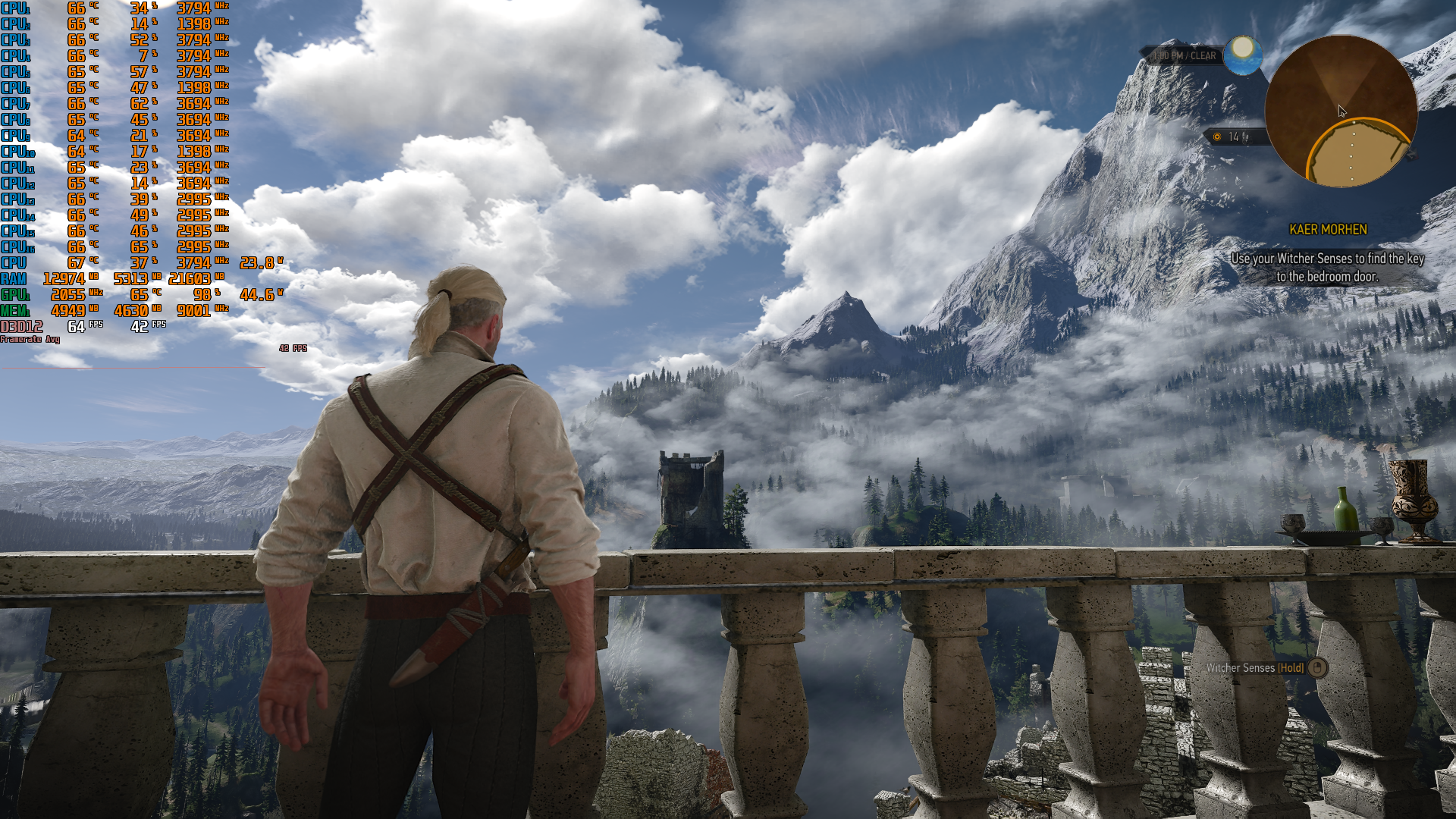
Task: Open the Kaer Morhen quest title
Action: [1328, 229]
